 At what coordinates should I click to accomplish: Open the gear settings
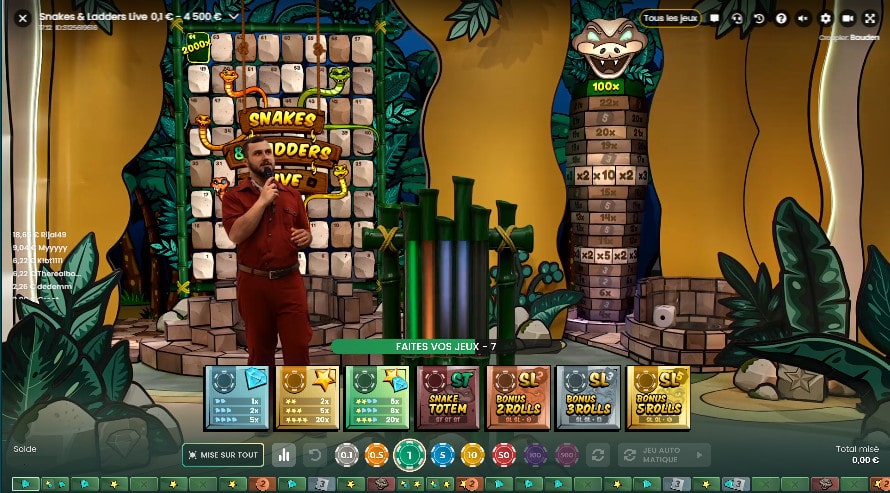[826, 18]
